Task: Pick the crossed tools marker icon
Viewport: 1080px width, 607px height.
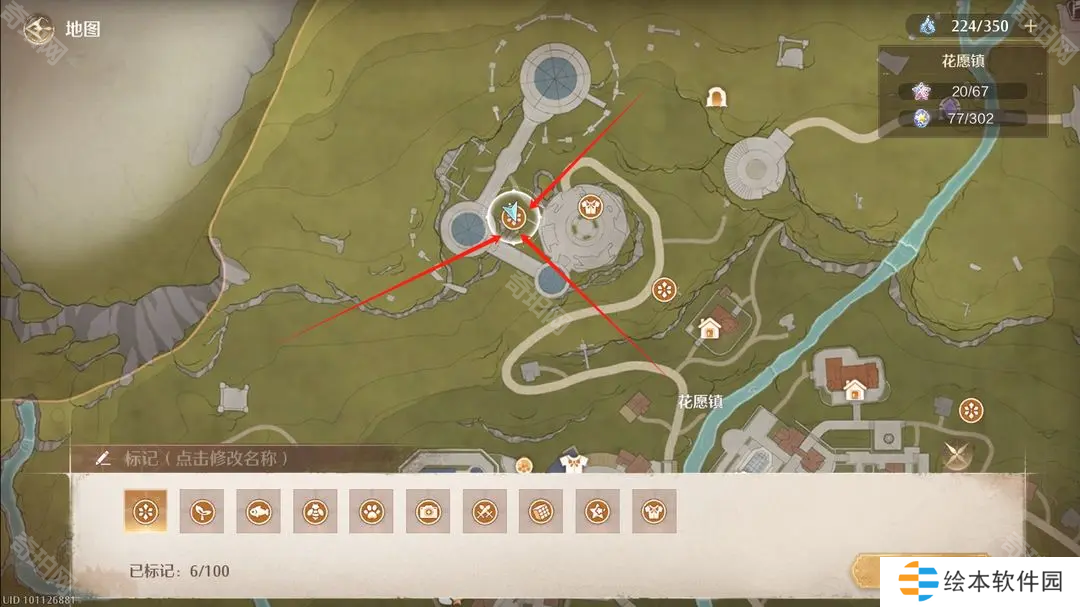Action: (x=485, y=511)
